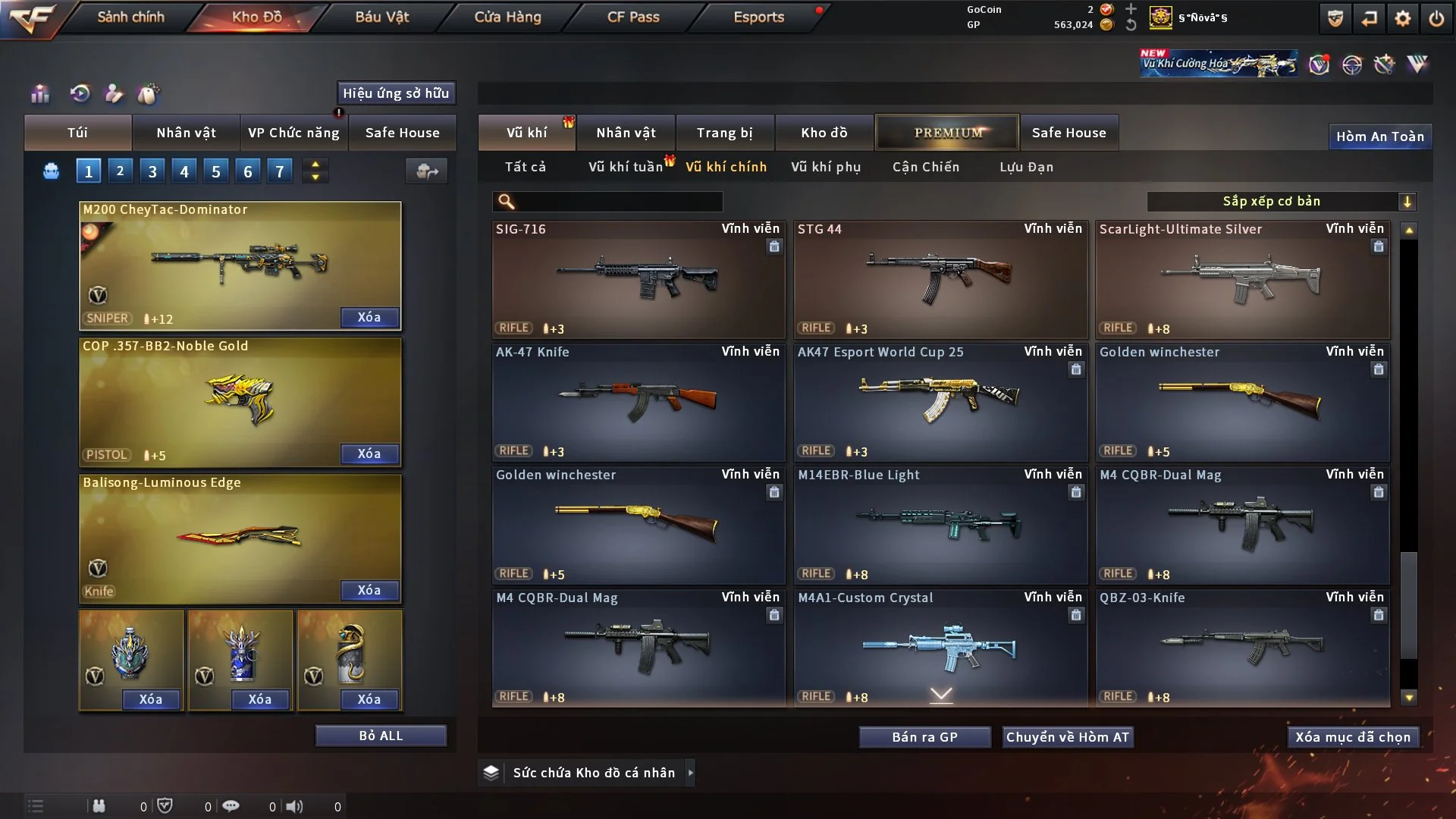Viewport: 1456px width, 819px height.
Task: Select the AK47 Esport World Cup 25 rifle
Action: click(x=940, y=402)
